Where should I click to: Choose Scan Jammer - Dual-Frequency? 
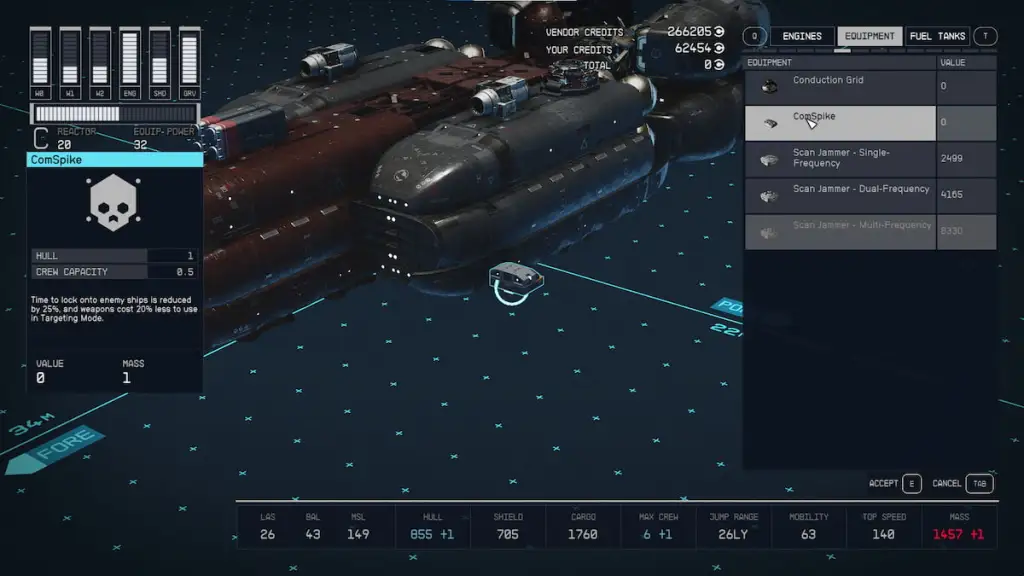tap(840, 195)
